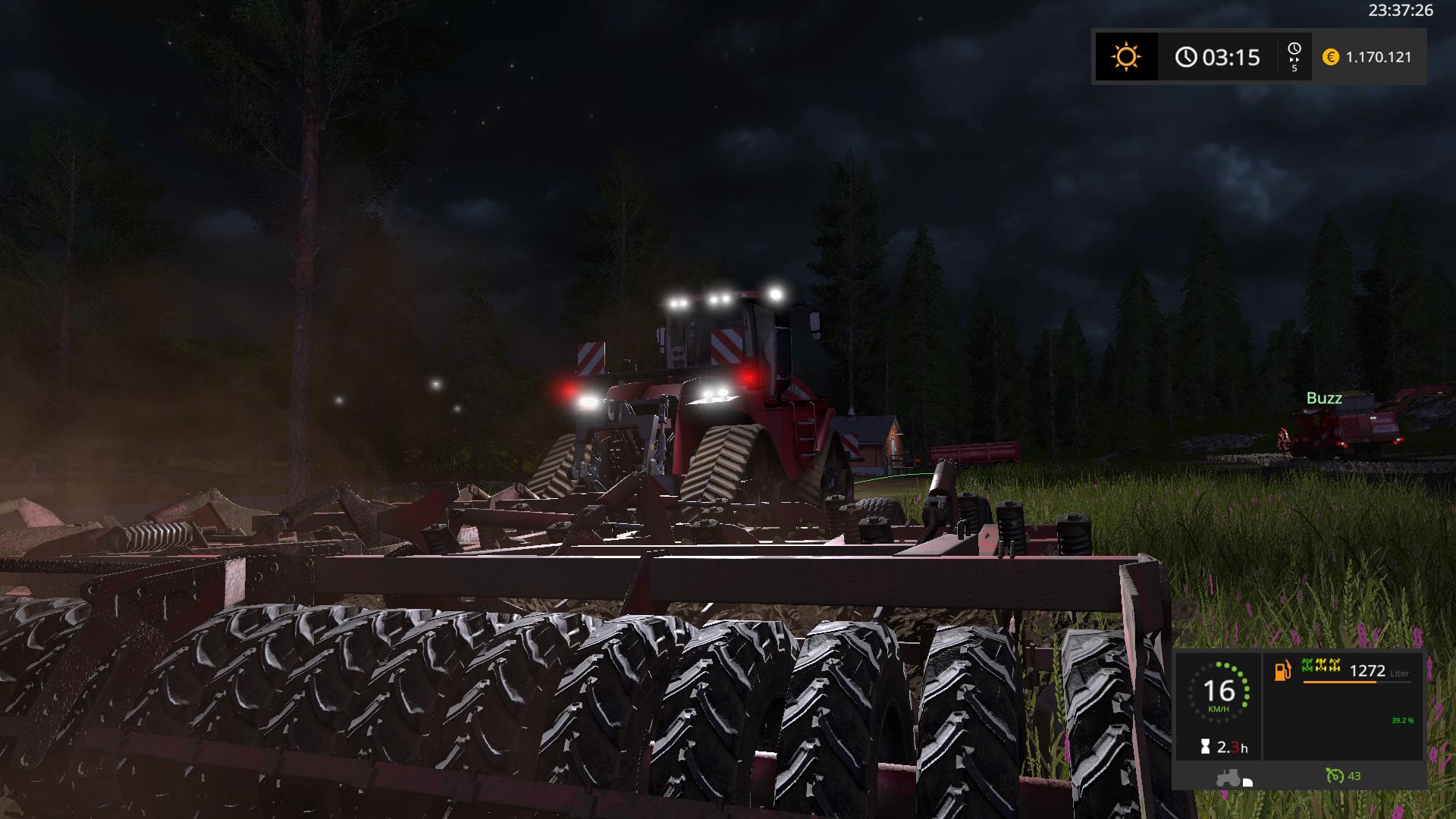
Task: Click the orange fuel pump icon
Action: click(x=1282, y=670)
